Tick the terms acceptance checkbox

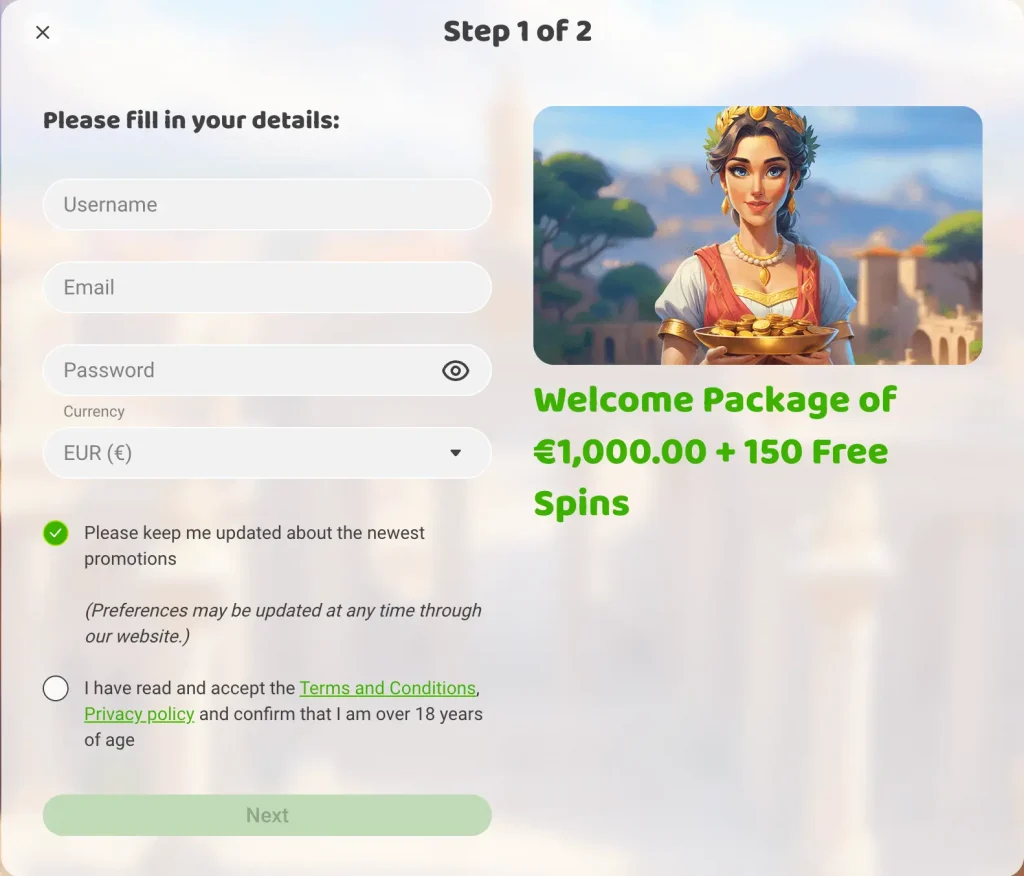click(x=56, y=689)
